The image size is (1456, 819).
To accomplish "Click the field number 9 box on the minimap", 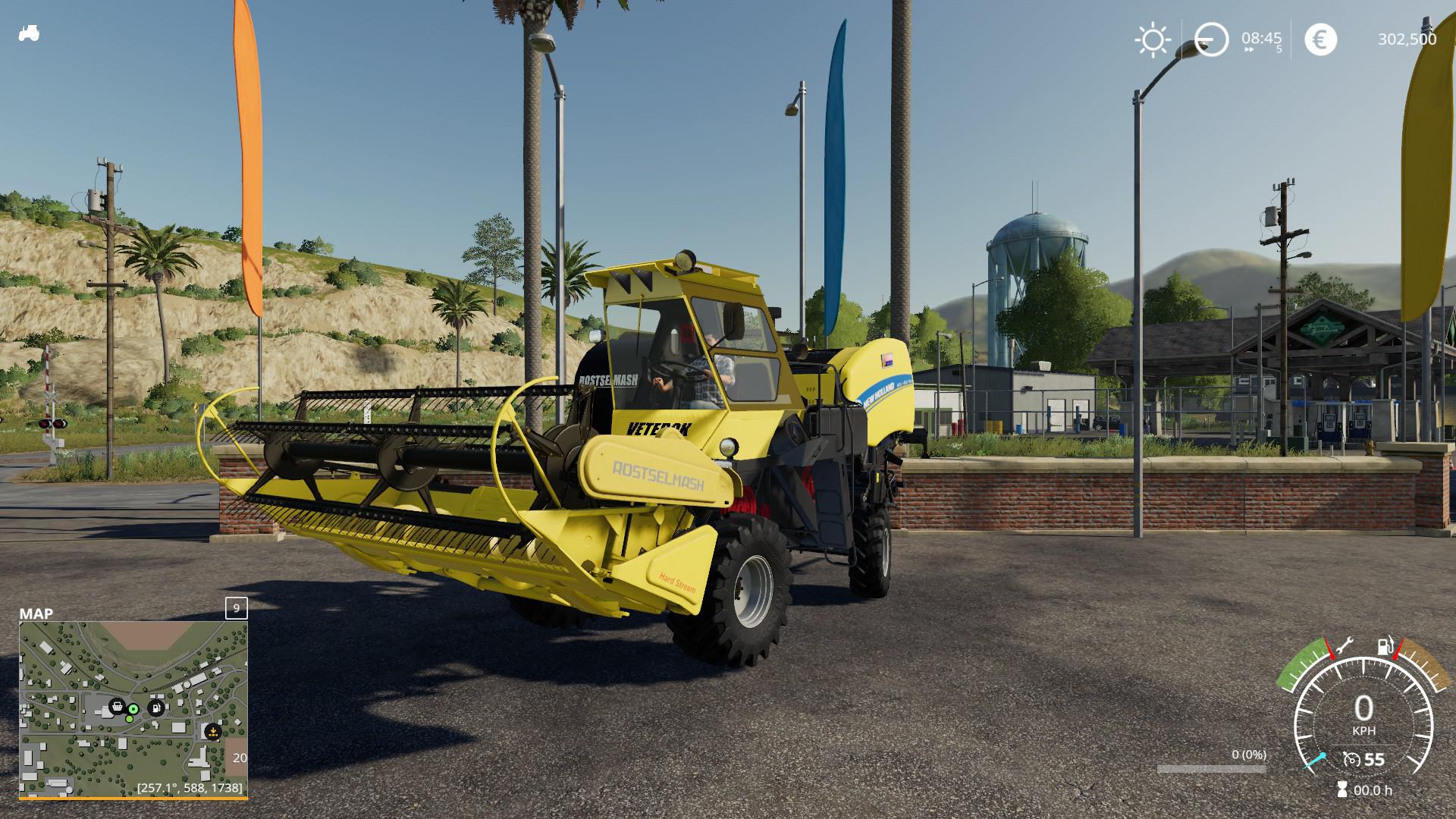I will (x=236, y=608).
